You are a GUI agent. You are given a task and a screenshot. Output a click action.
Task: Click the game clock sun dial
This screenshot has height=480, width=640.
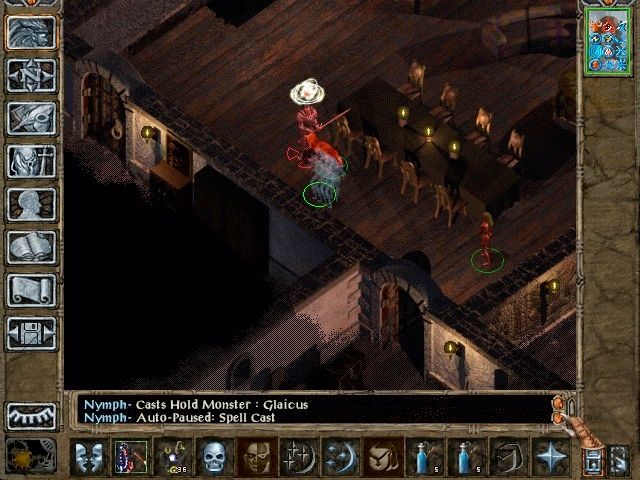[31, 456]
